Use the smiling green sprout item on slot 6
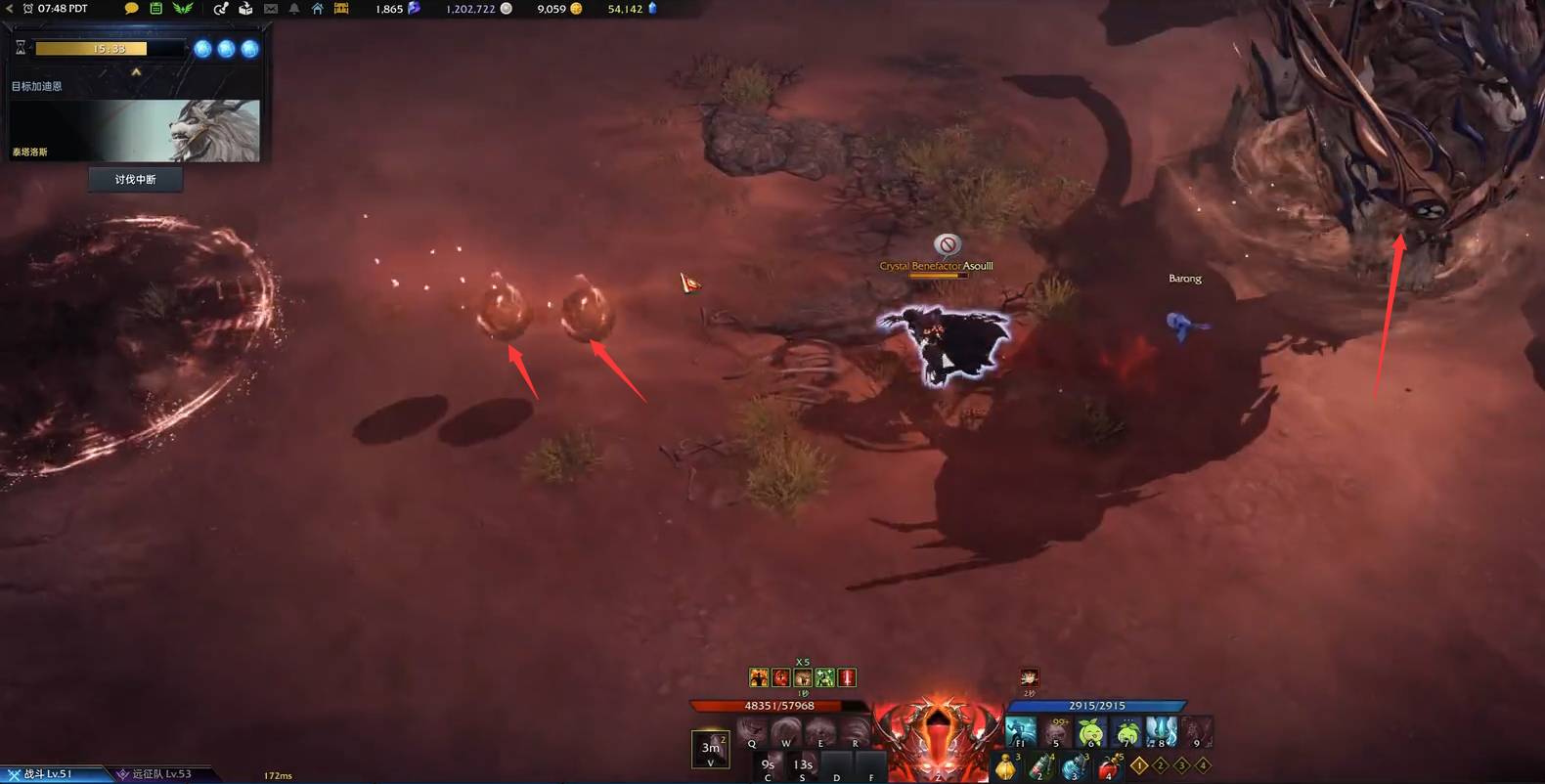The width and height of the screenshot is (1545, 784). [x=1090, y=732]
